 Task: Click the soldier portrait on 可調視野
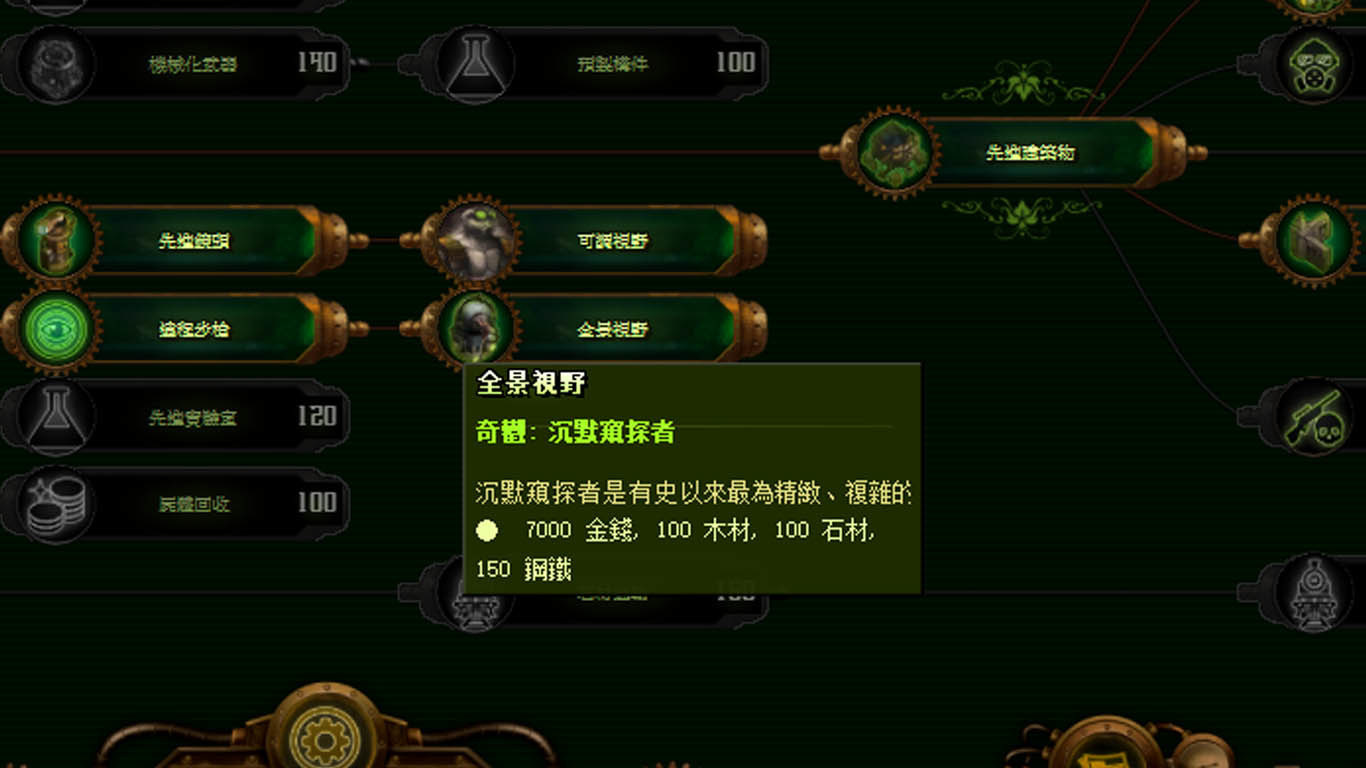coord(475,240)
